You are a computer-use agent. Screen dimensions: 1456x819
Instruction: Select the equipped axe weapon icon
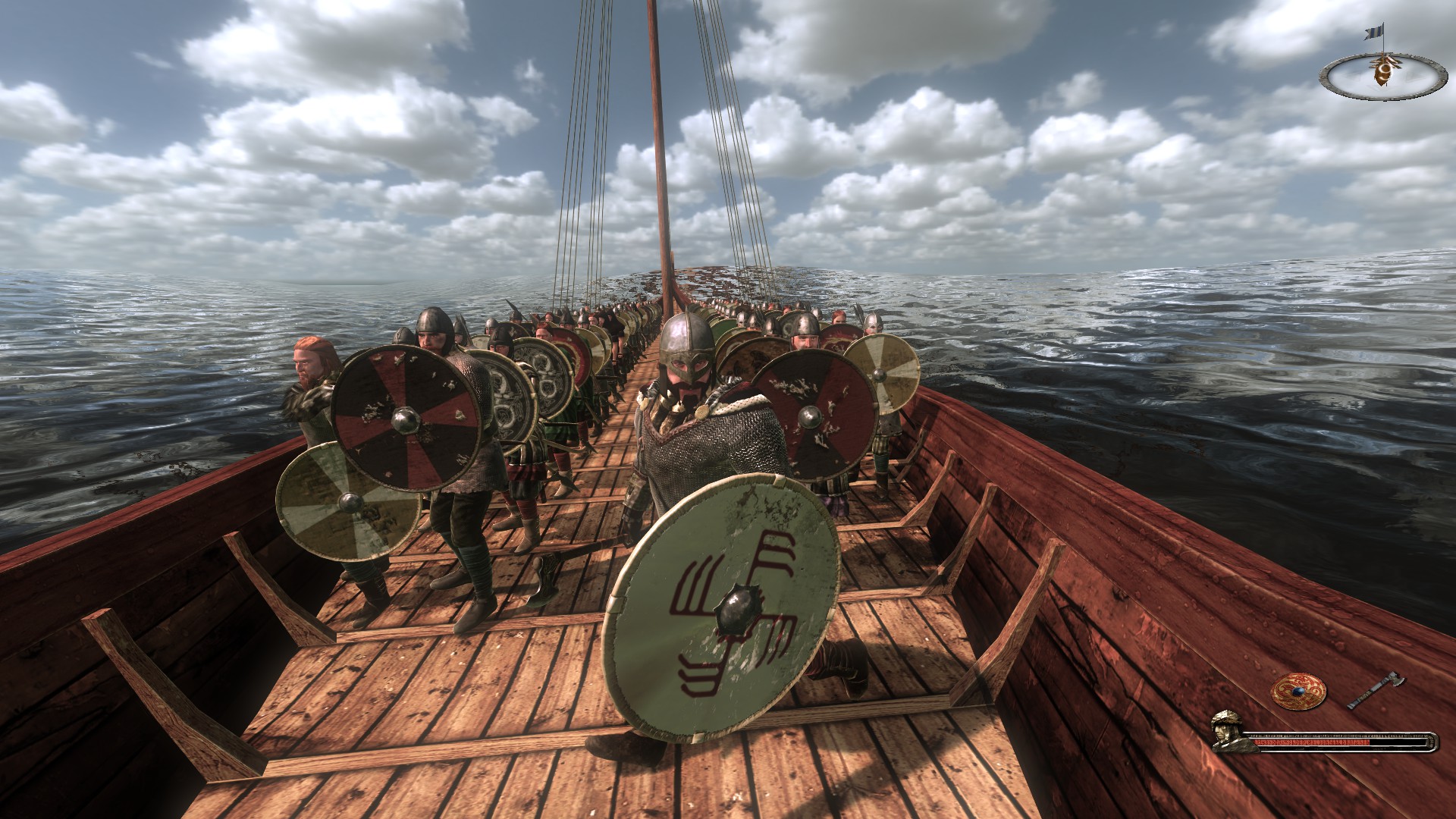(x=1376, y=690)
